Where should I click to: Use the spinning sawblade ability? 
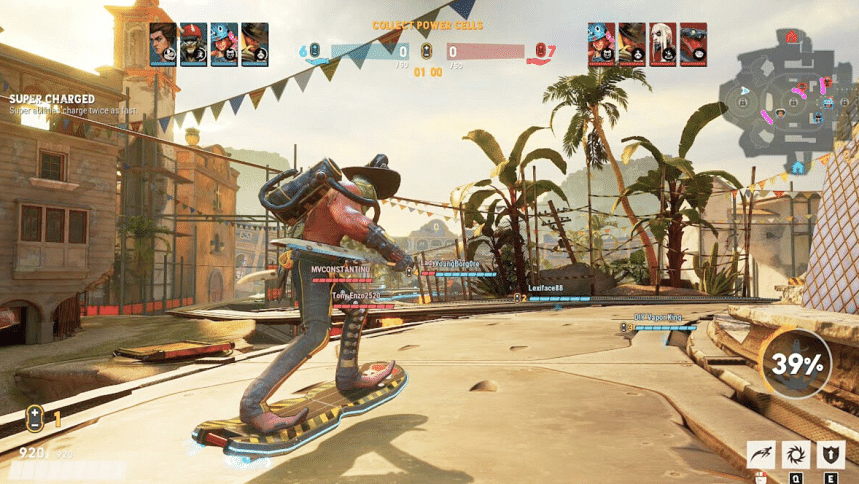pyautogui.click(x=797, y=455)
